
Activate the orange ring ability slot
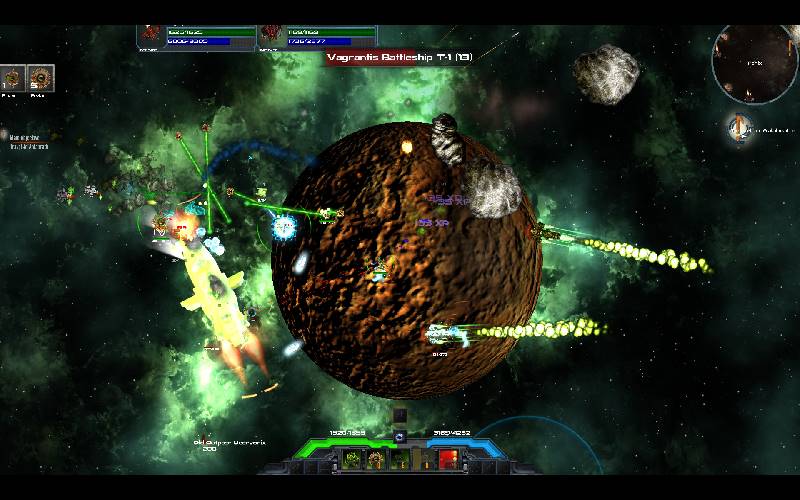(x=376, y=459)
